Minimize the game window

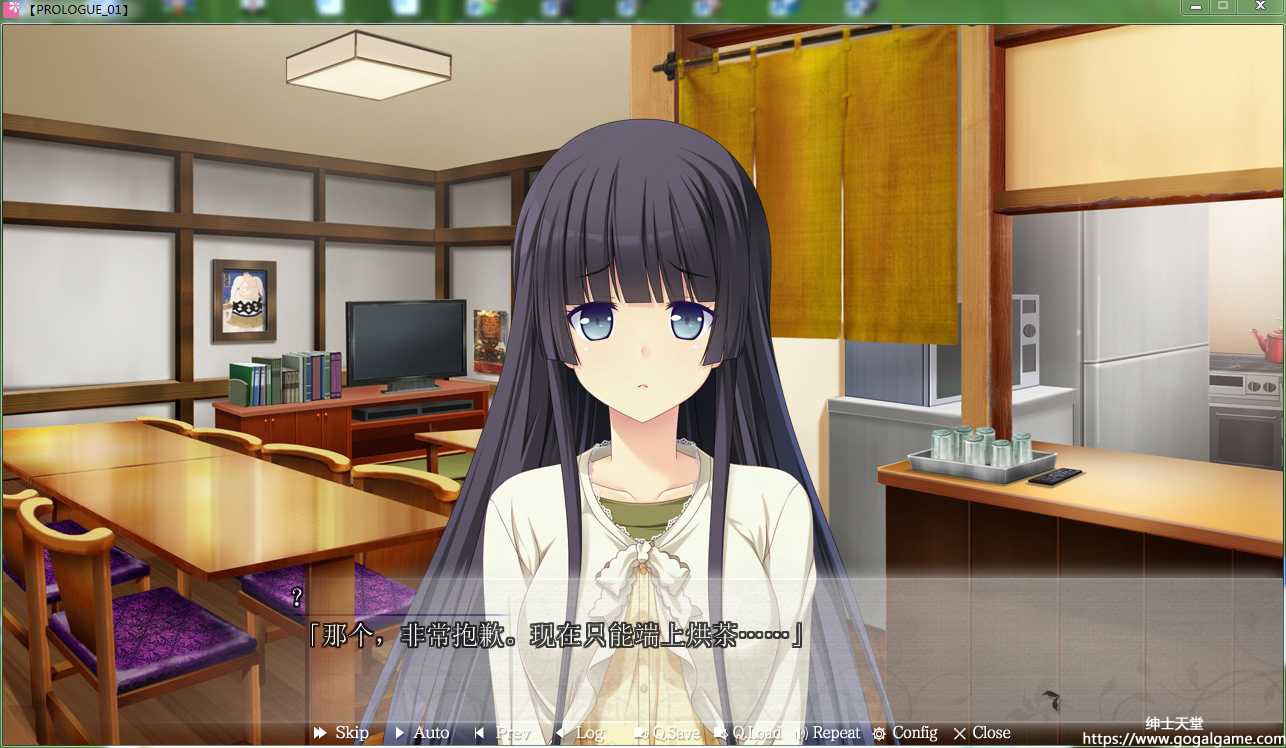click(x=1195, y=7)
